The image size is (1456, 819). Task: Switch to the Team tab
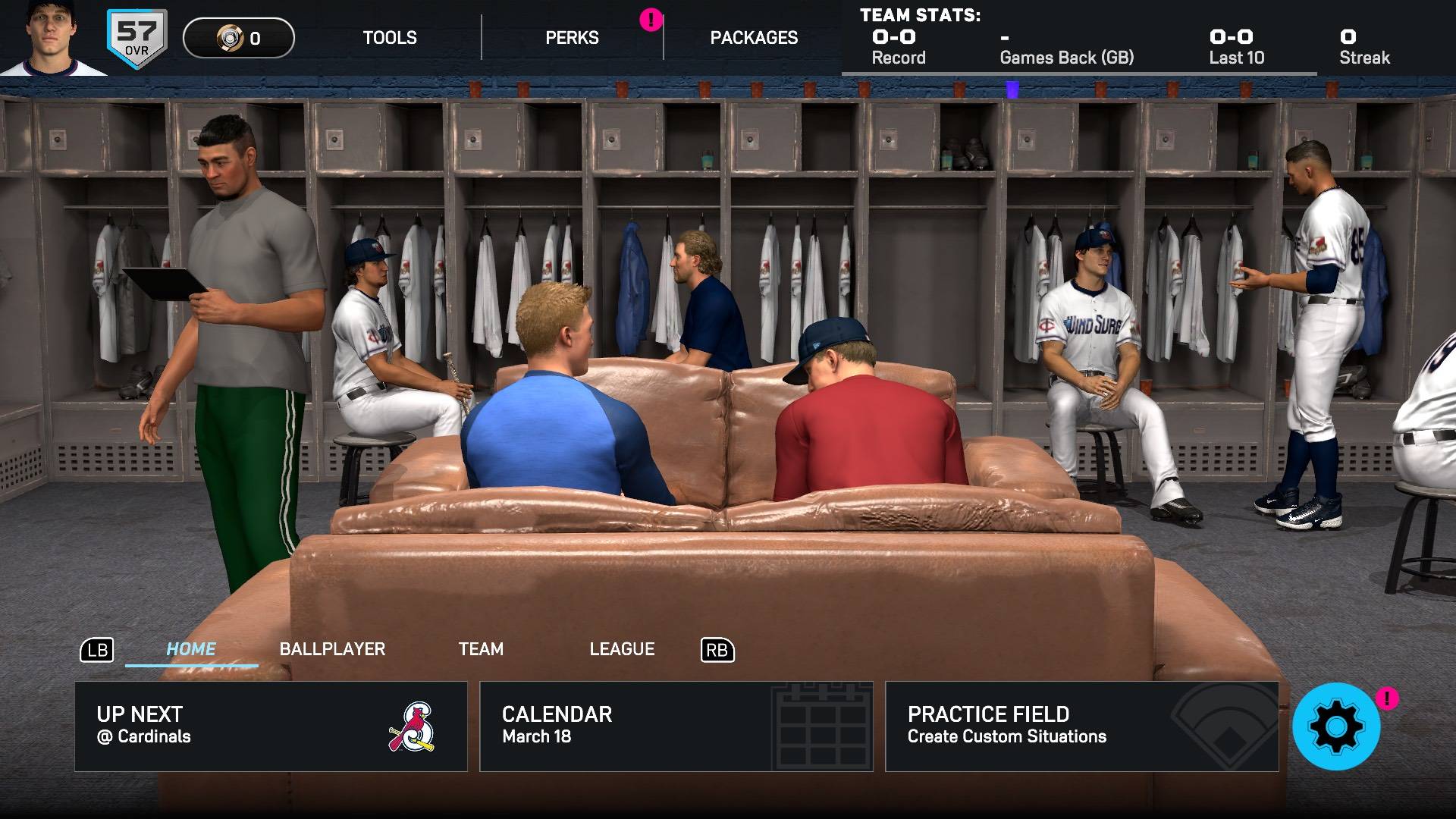(480, 649)
